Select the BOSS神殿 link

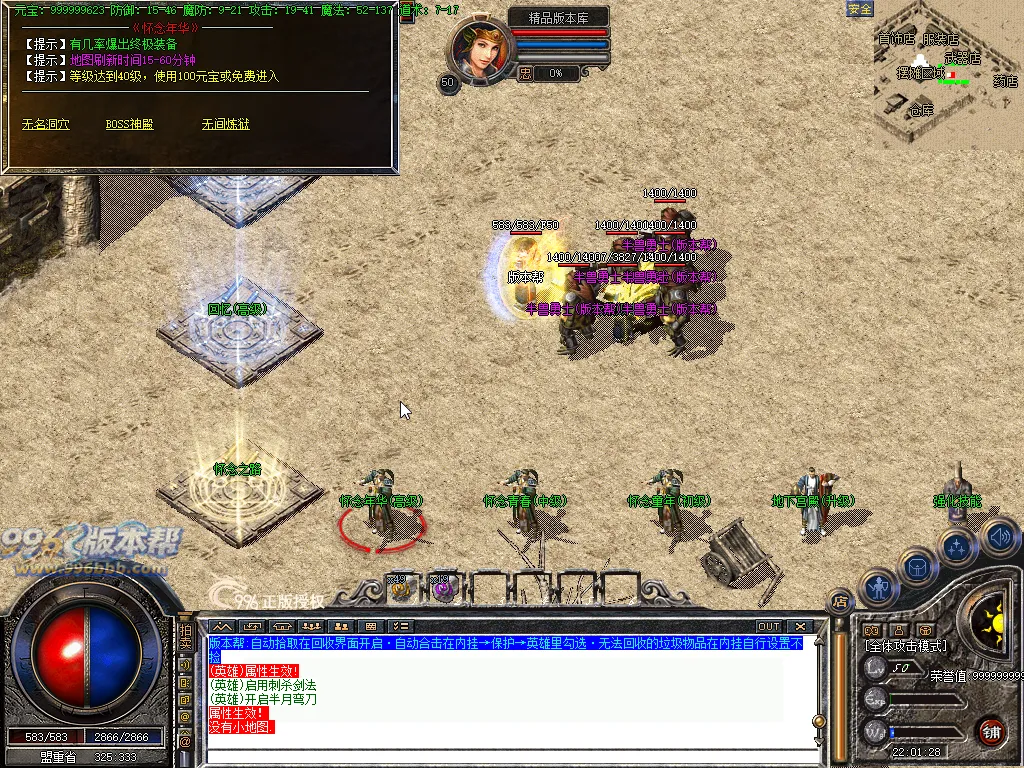(130, 125)
